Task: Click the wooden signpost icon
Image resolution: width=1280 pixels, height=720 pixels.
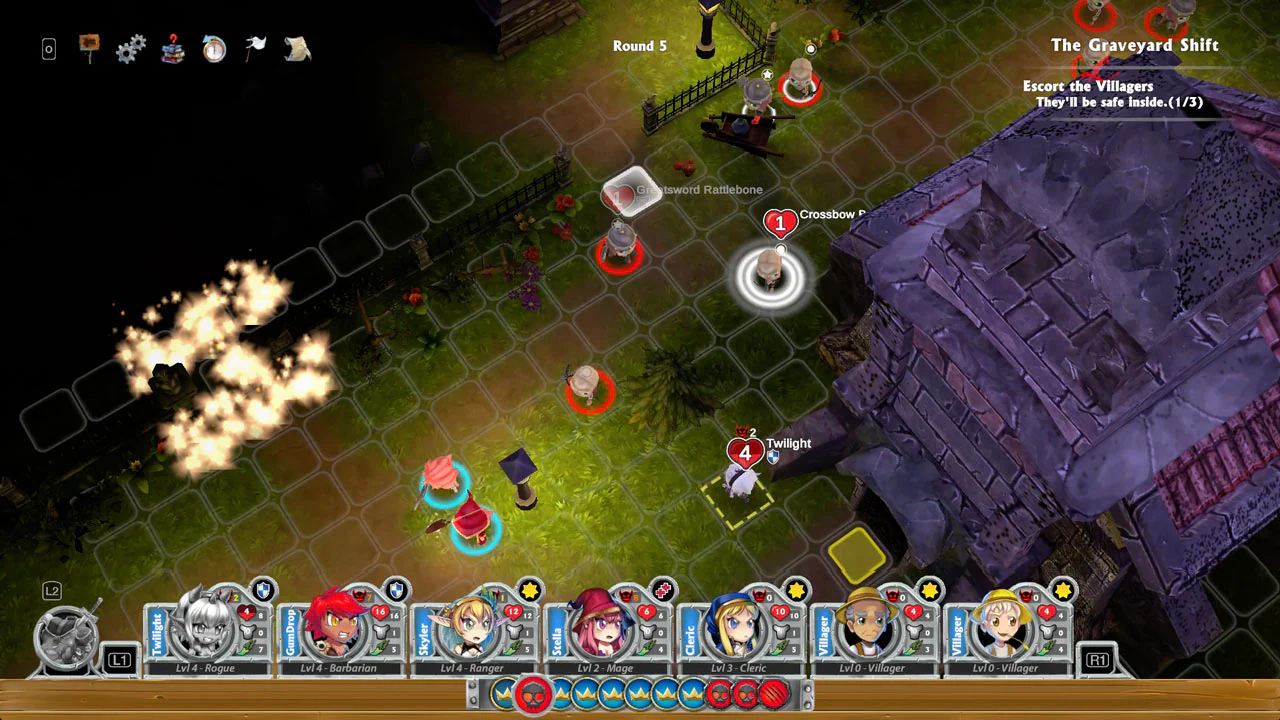Action: click(x=89, y=46)
